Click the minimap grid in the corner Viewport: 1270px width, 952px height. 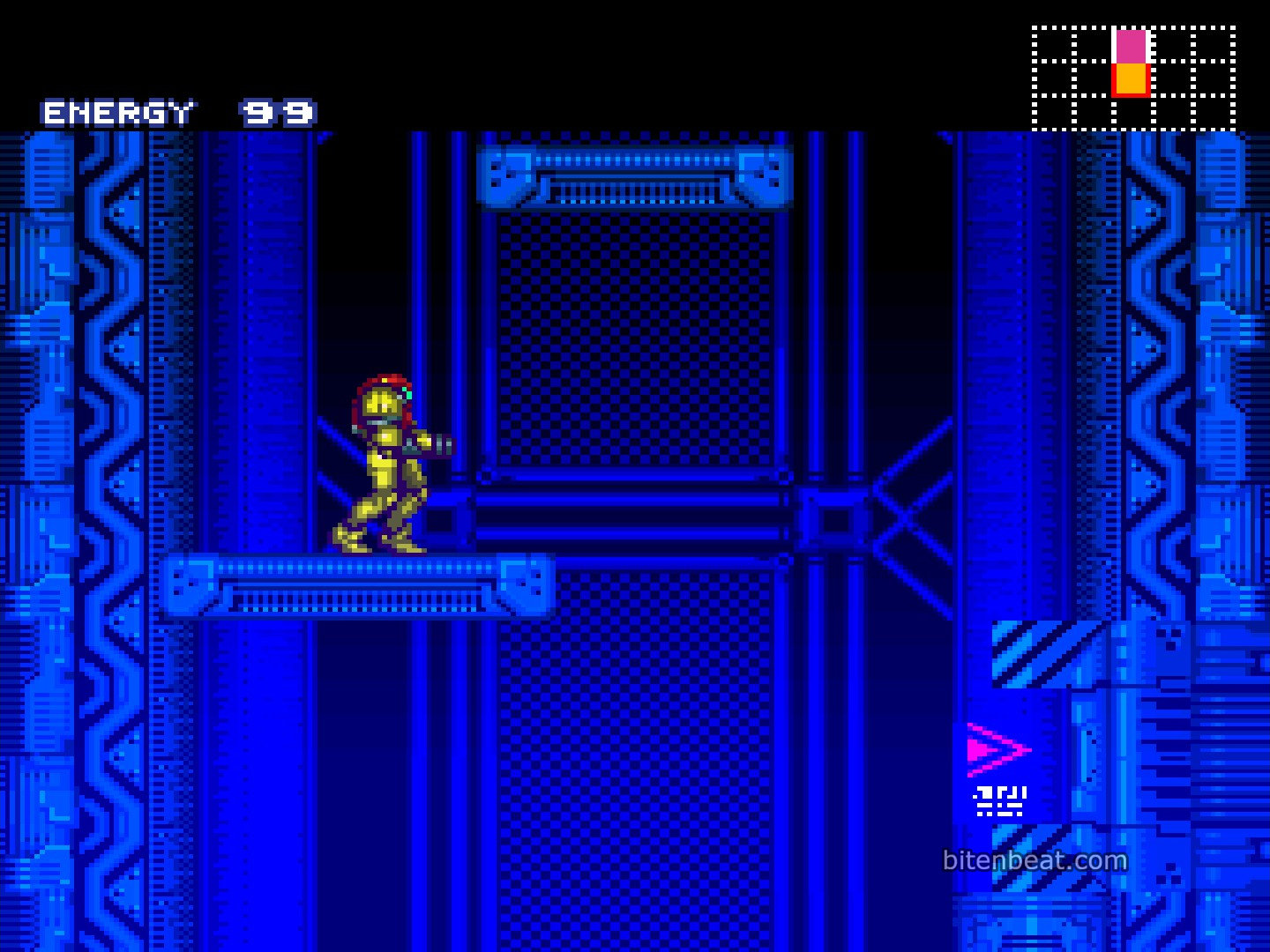pyautogui.click(x=1133, y=78)
